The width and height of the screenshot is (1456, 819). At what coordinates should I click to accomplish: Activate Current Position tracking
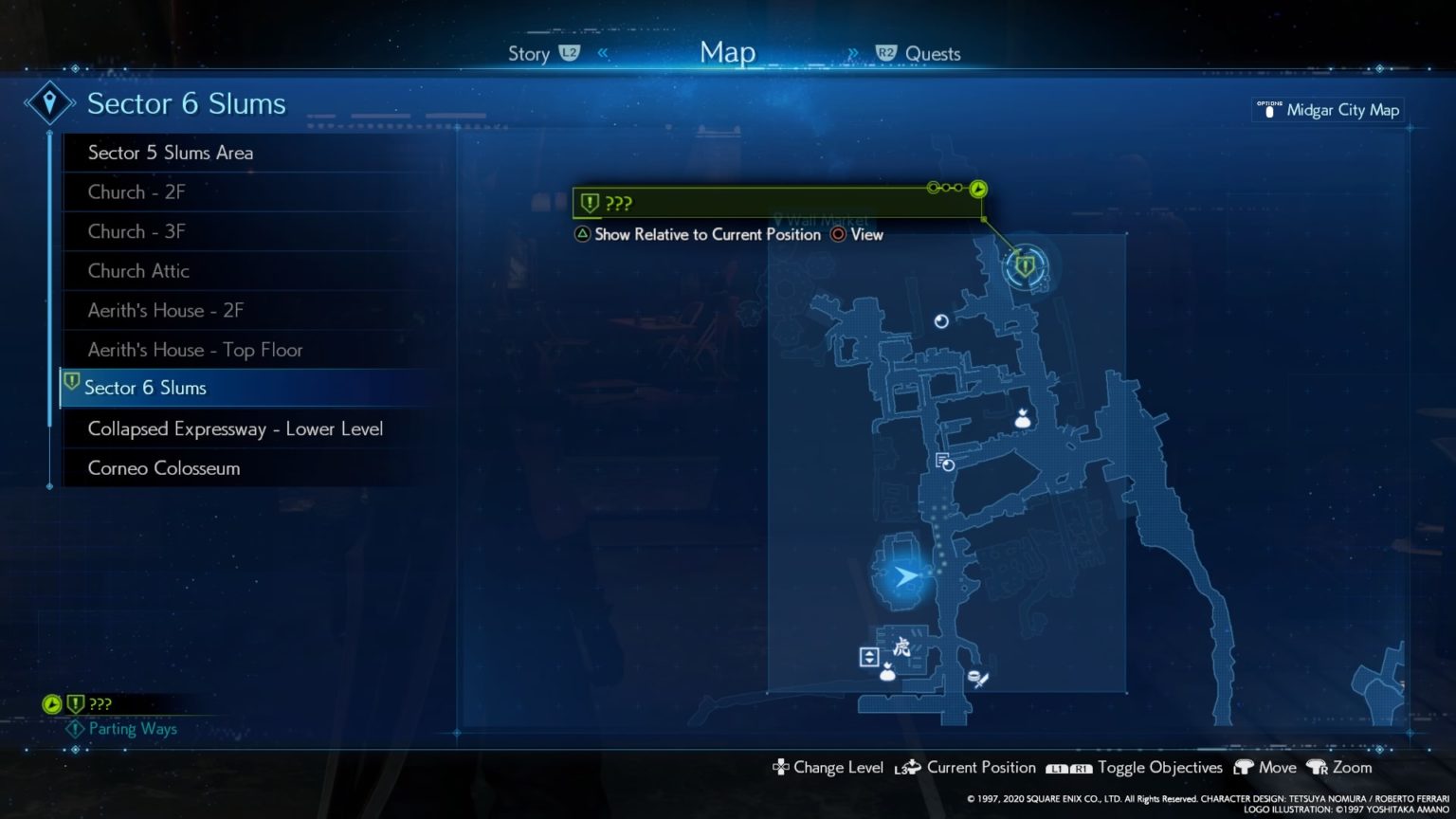[981, 768]
